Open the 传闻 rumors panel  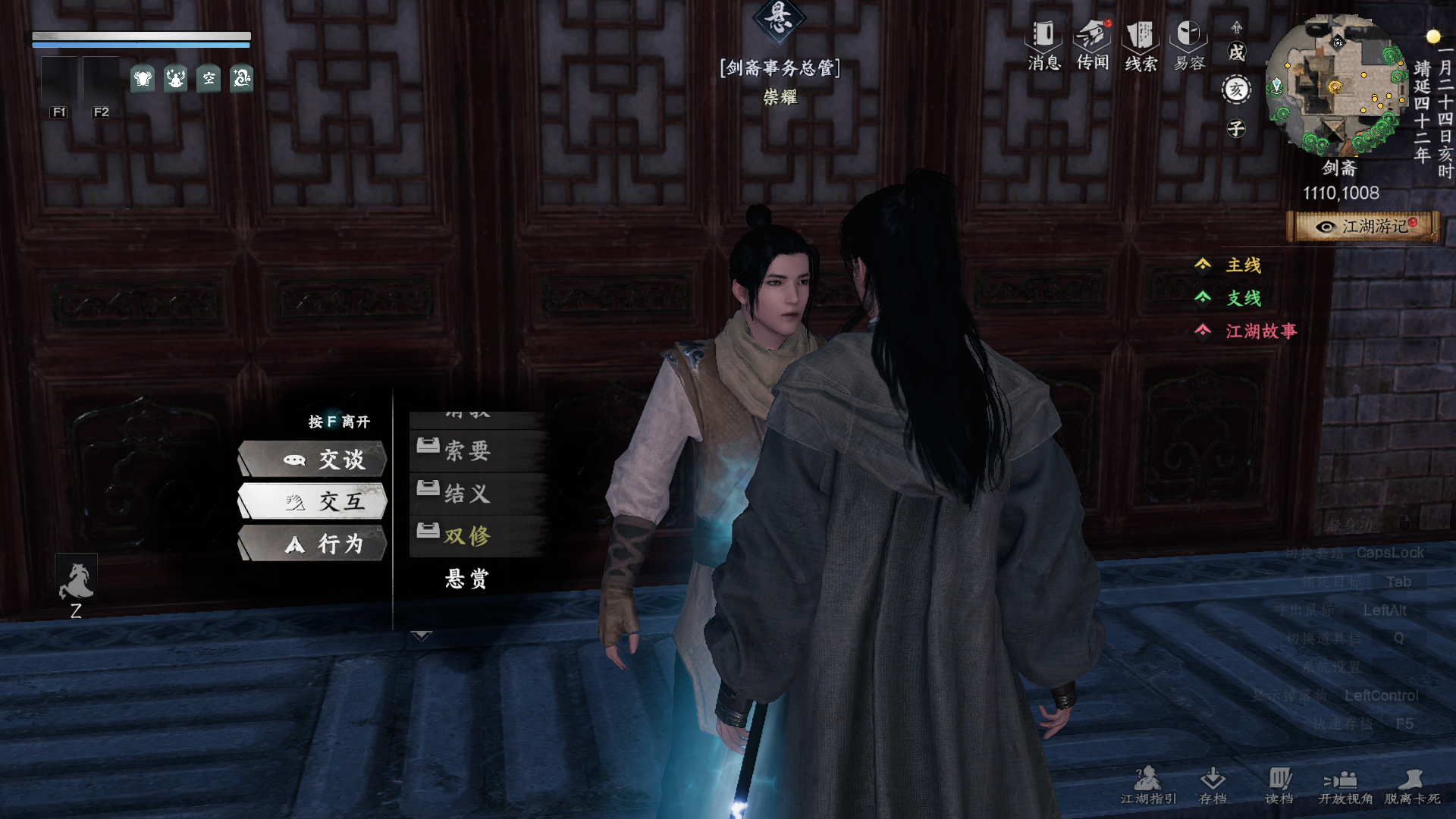[x=1092, y=45]
